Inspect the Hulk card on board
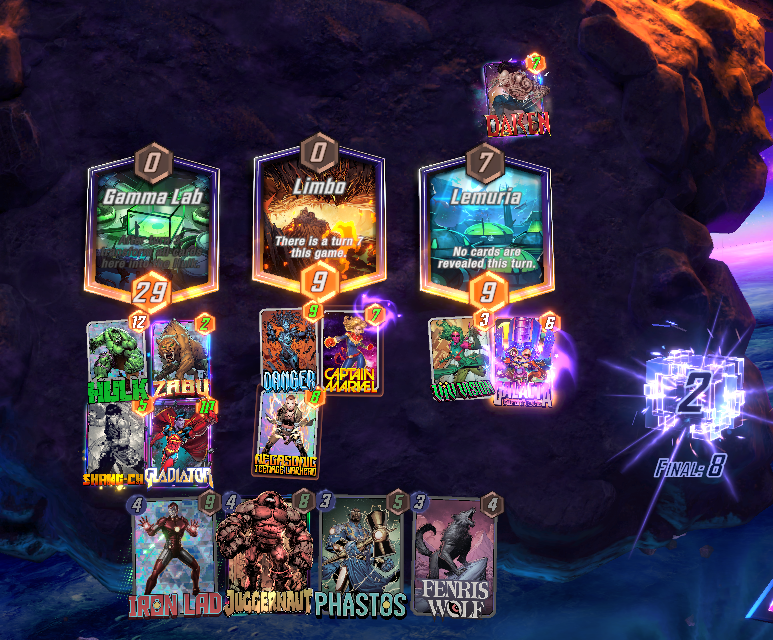The width and height of the screenshot is (773, 640). [116, 358]
